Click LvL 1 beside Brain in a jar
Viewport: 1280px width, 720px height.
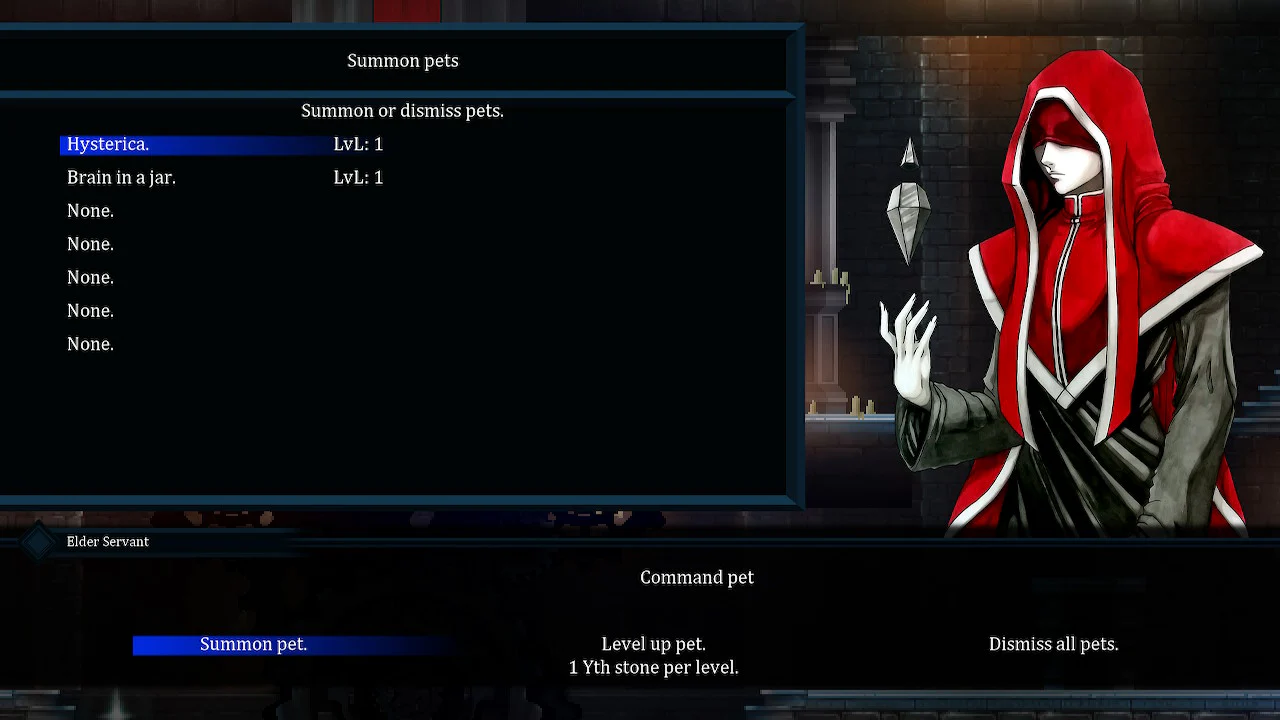coord(358,177)
